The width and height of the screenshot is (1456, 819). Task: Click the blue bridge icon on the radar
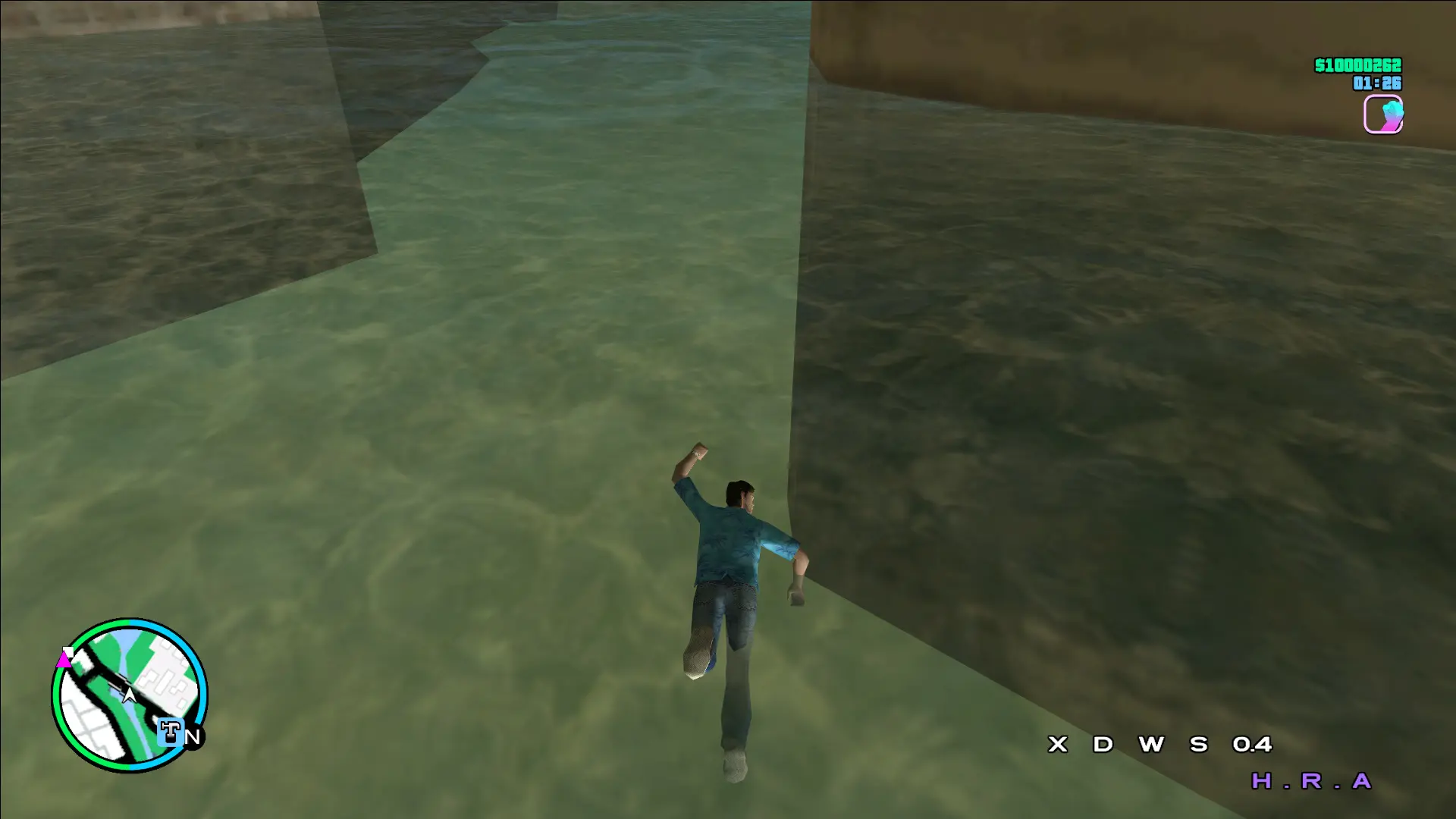coord(170,730)
